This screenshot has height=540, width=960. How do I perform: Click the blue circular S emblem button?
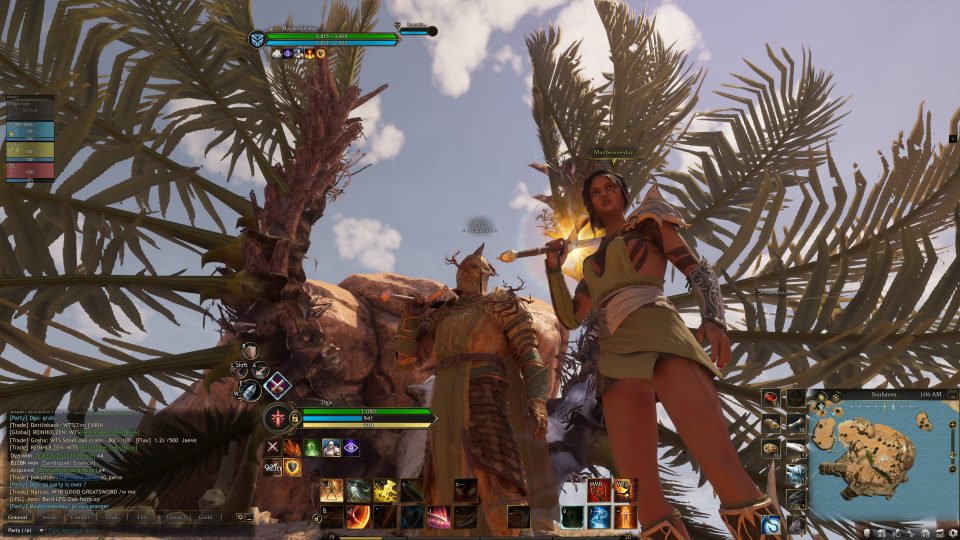tap(771, 524)
